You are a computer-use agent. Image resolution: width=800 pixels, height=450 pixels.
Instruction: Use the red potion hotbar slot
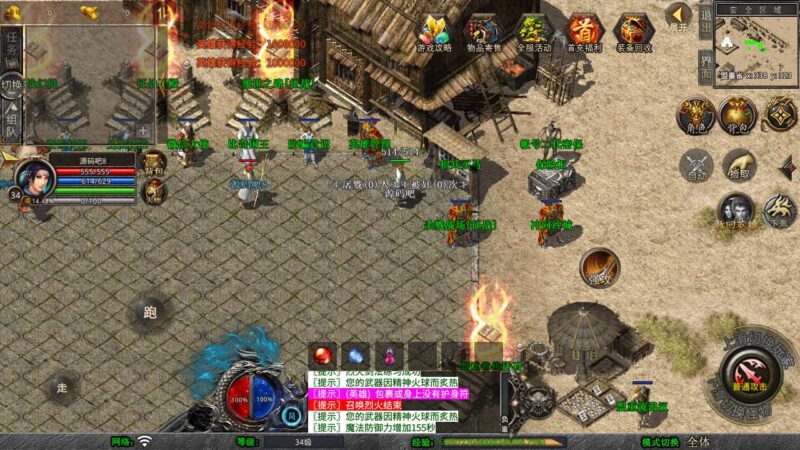pos(324,354)
